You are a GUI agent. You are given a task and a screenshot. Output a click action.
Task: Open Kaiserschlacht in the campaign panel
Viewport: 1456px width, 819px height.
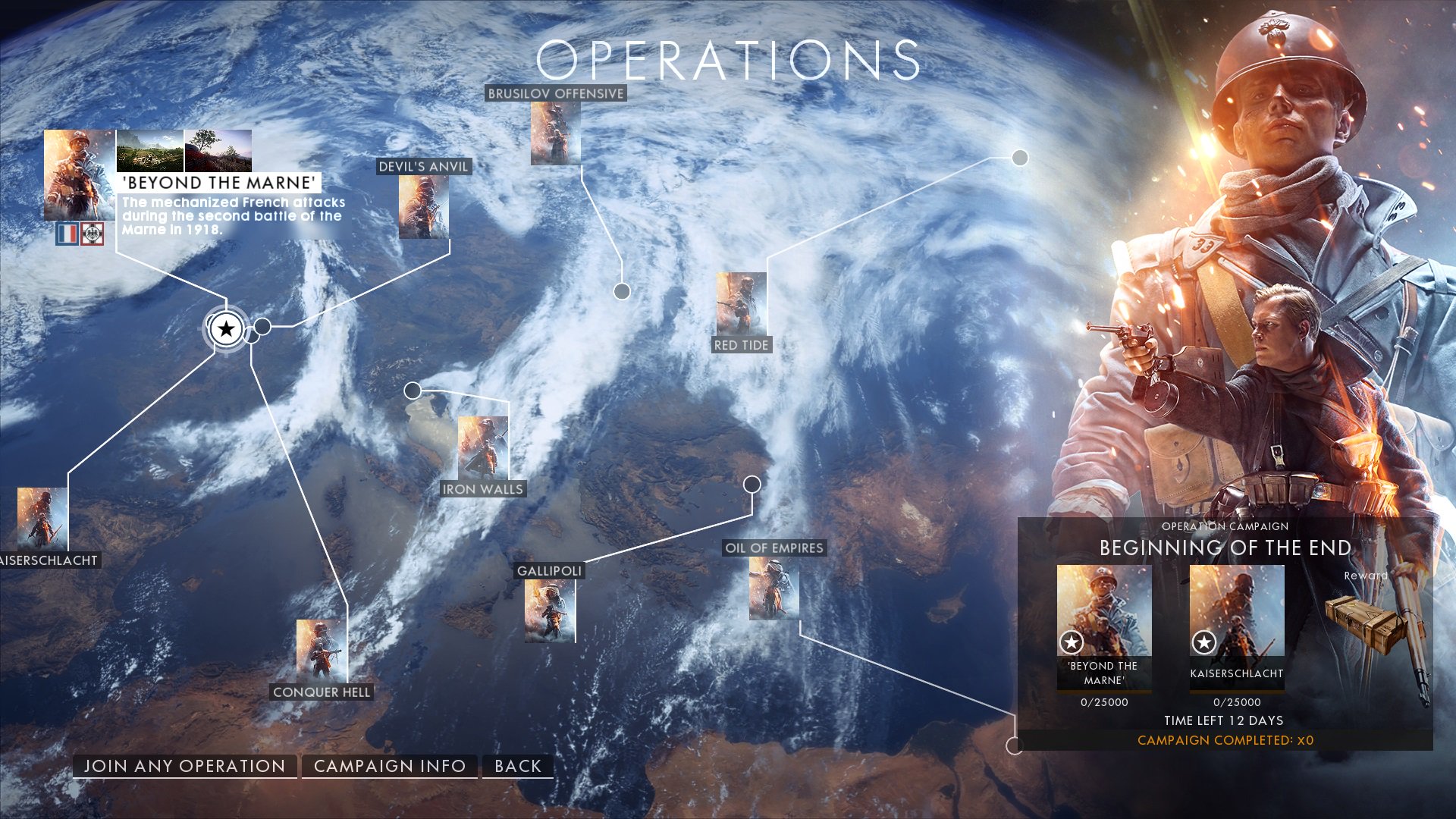click(x=1237, y=626)
